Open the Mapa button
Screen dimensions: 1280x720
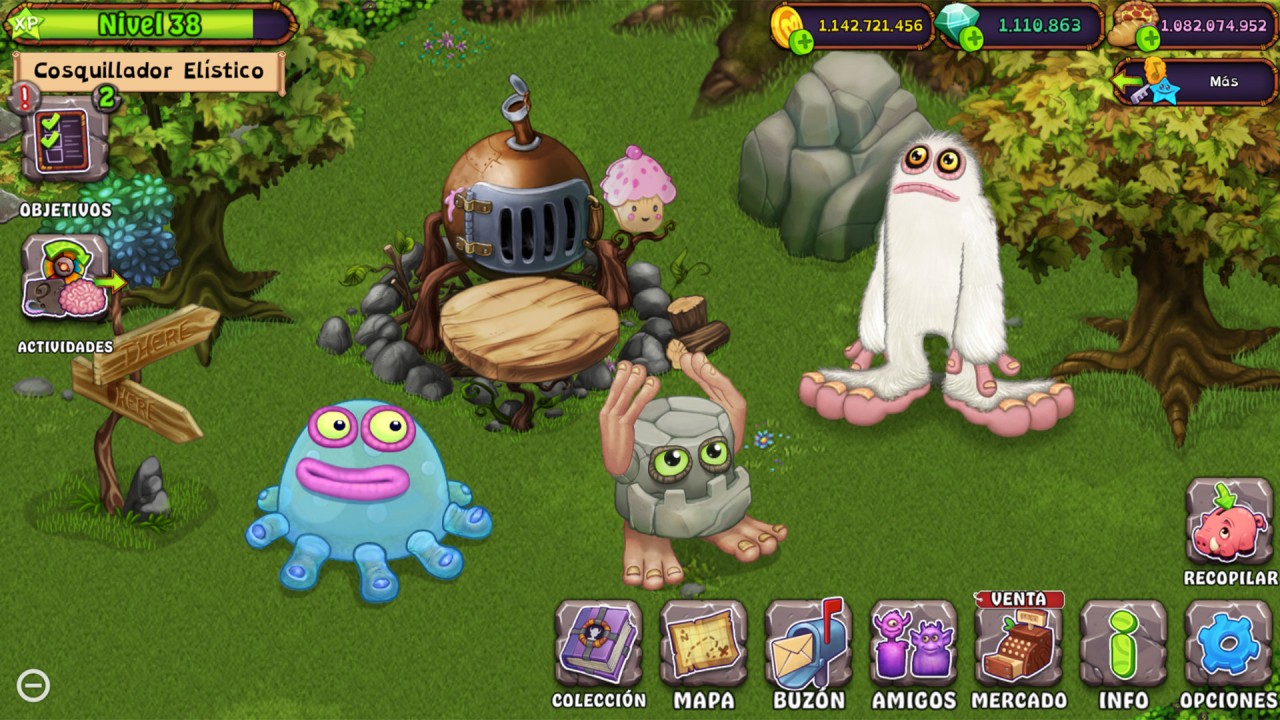click(x=703, y=644)
